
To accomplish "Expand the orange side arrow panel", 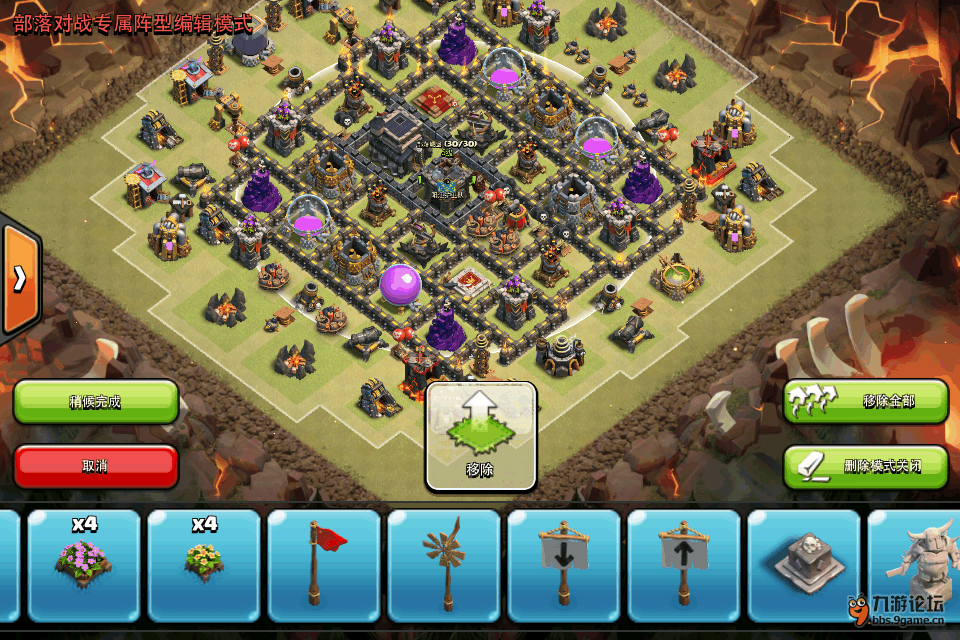I will pyautogui.click(x=19, y=279).
